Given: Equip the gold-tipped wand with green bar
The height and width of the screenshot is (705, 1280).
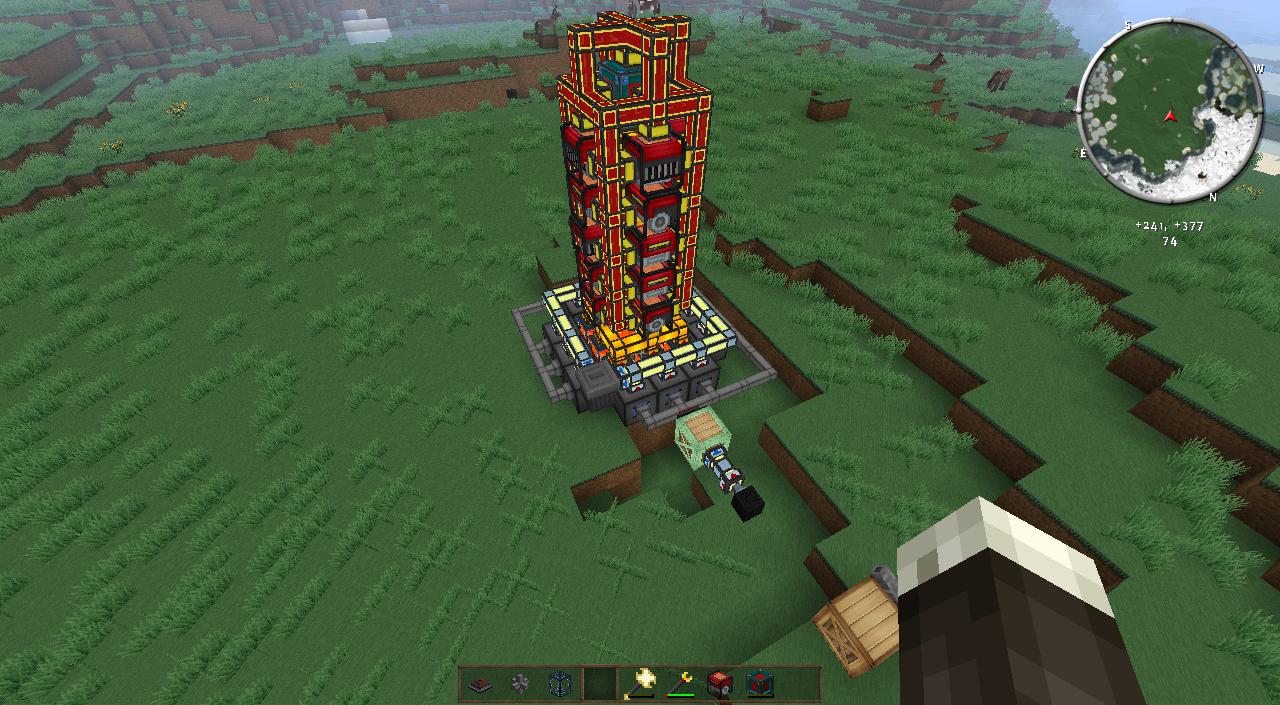Looking at the screenshot, I should [682, 684].
